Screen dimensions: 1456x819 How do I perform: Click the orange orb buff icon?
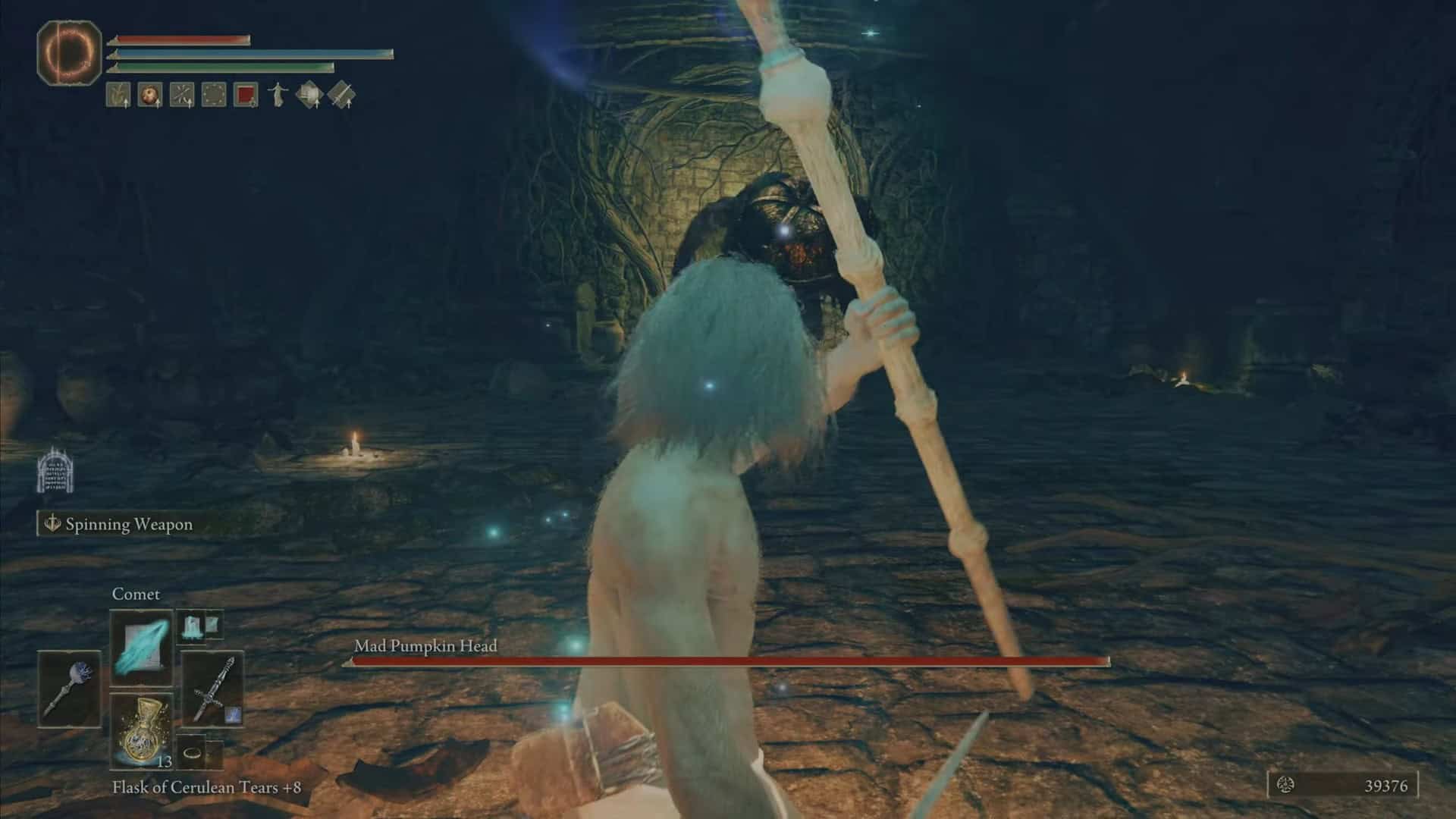tap(150, 96)
